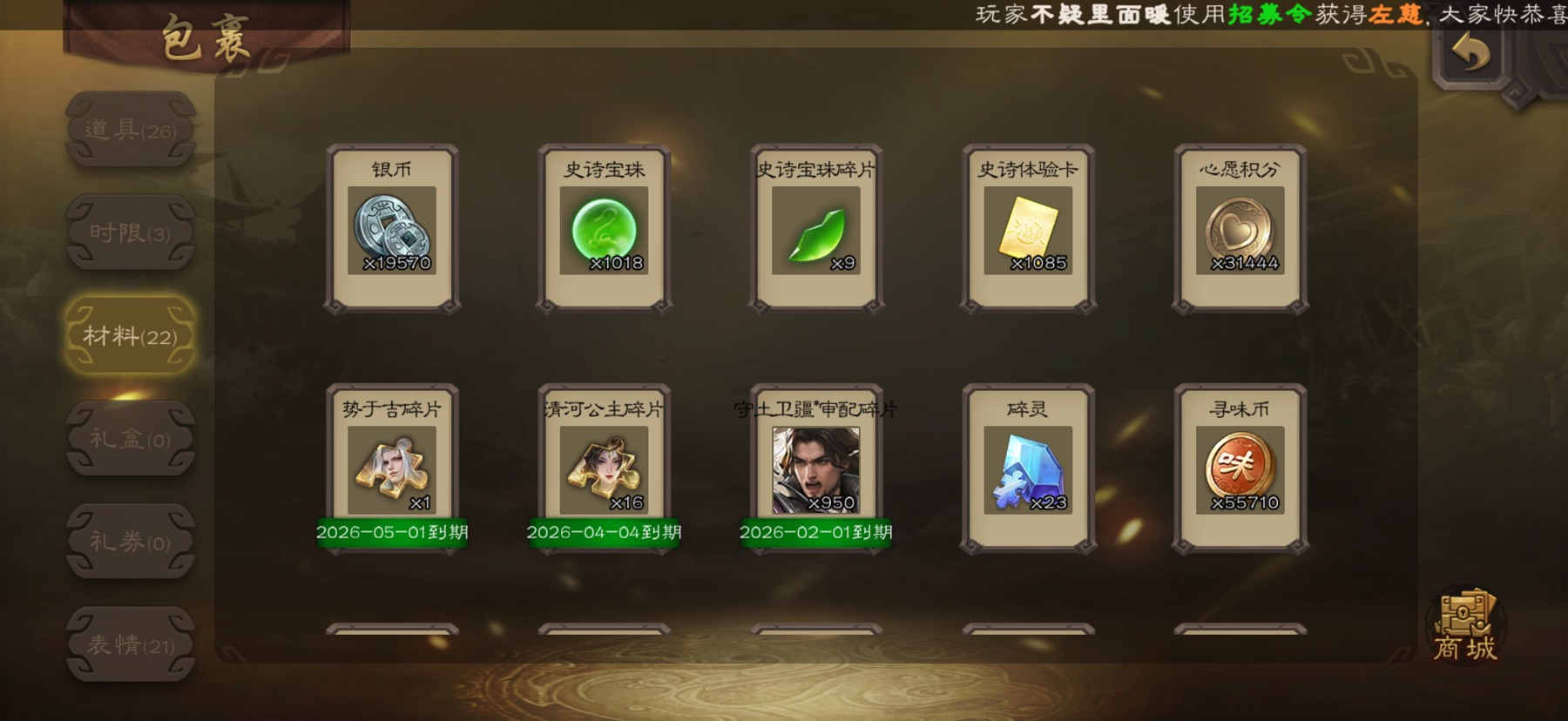Show the 礼盒 tab
The image size is (1568, 721).
click(131, 439)
